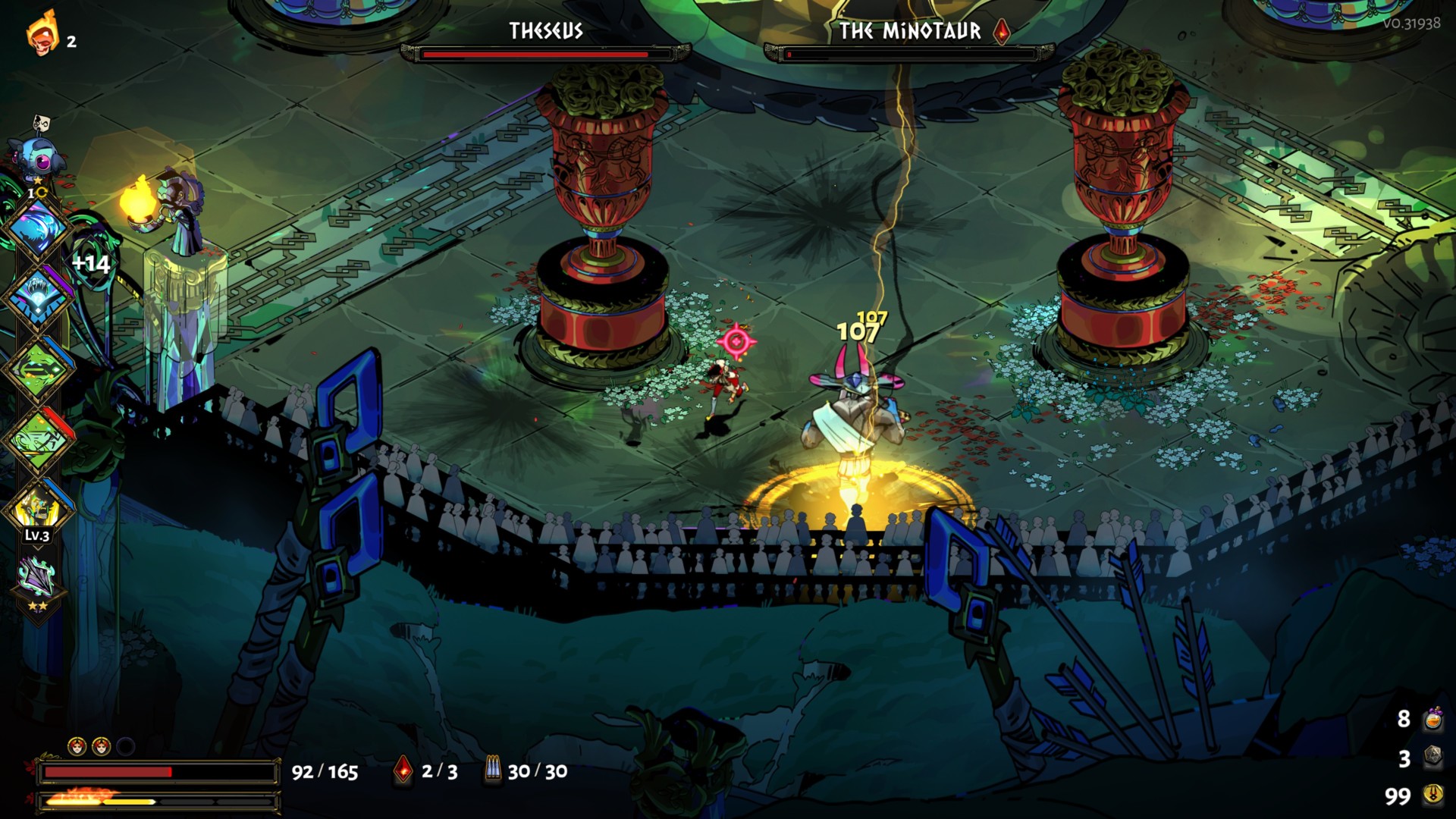
Task: Select the green boon icon with red corner
Action: click(38, 438)
